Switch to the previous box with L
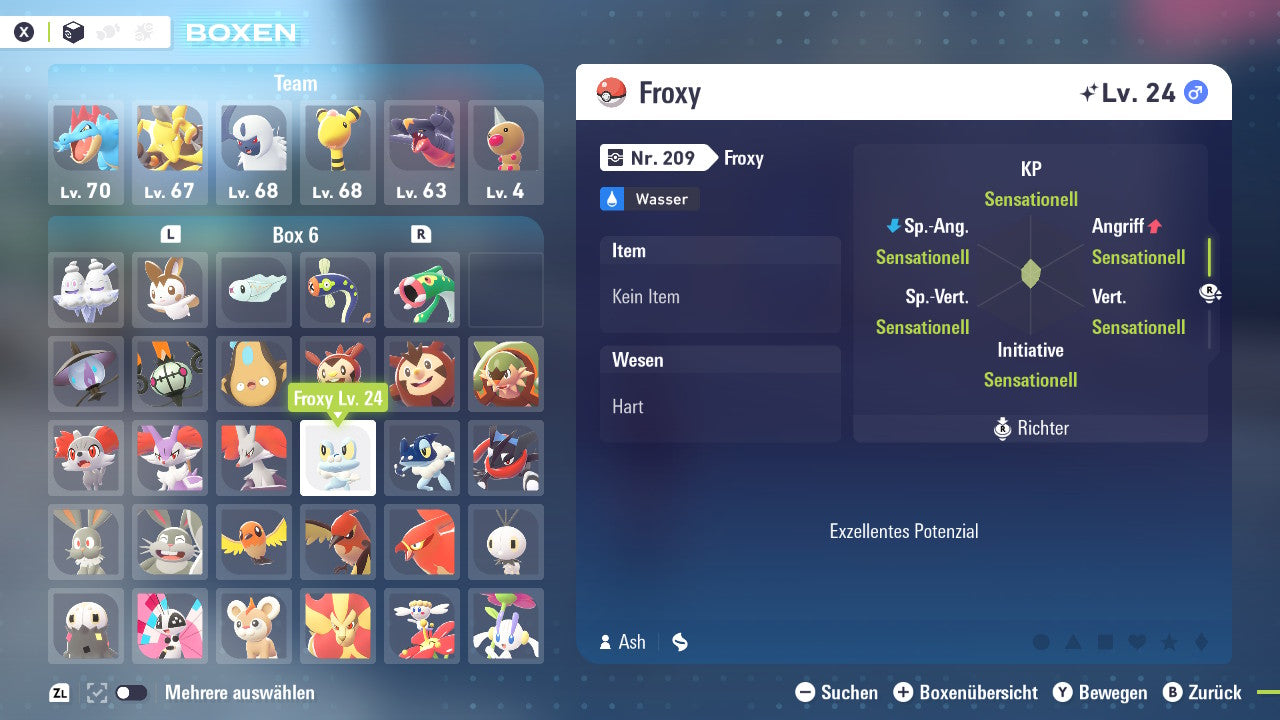 coord(170,234)
